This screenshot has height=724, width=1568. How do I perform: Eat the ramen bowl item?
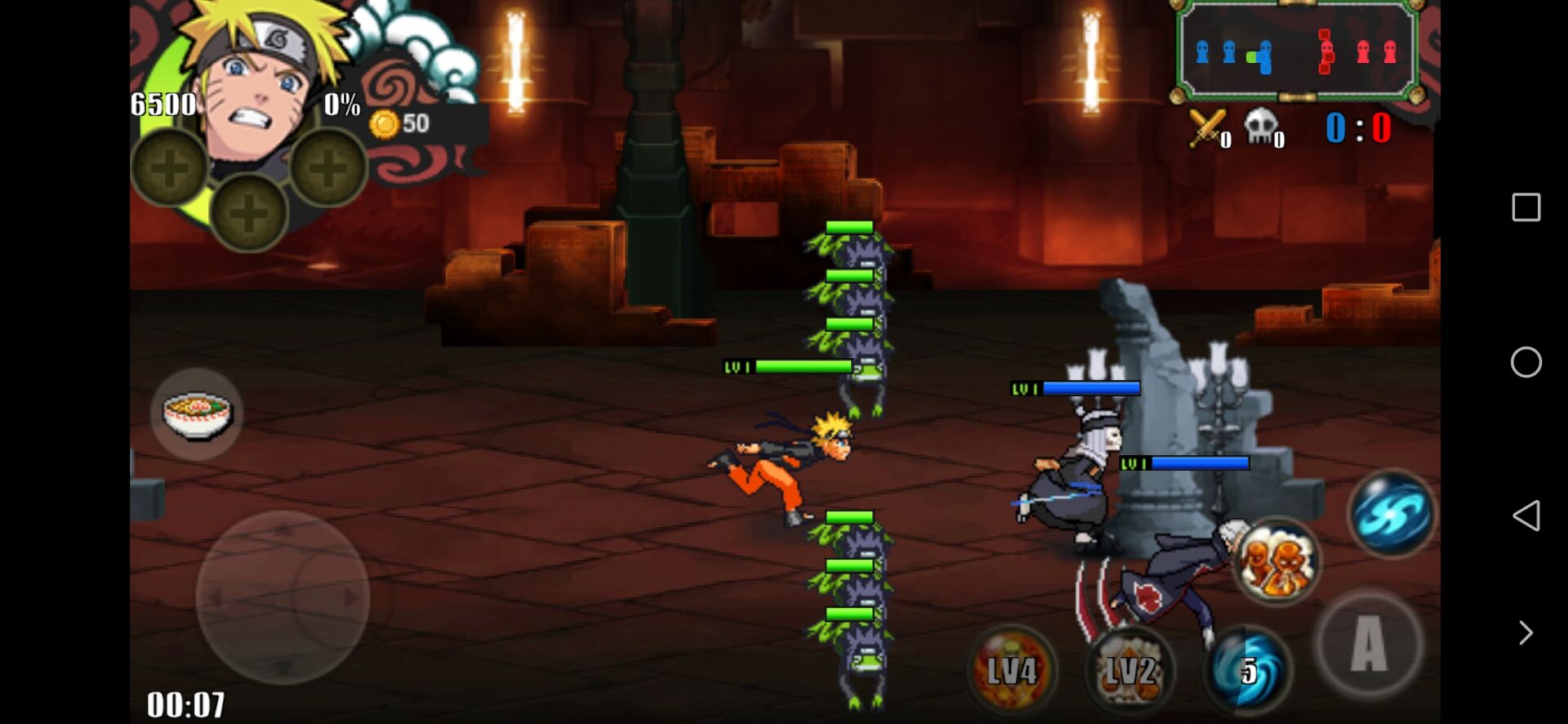(x=197, y=414)
